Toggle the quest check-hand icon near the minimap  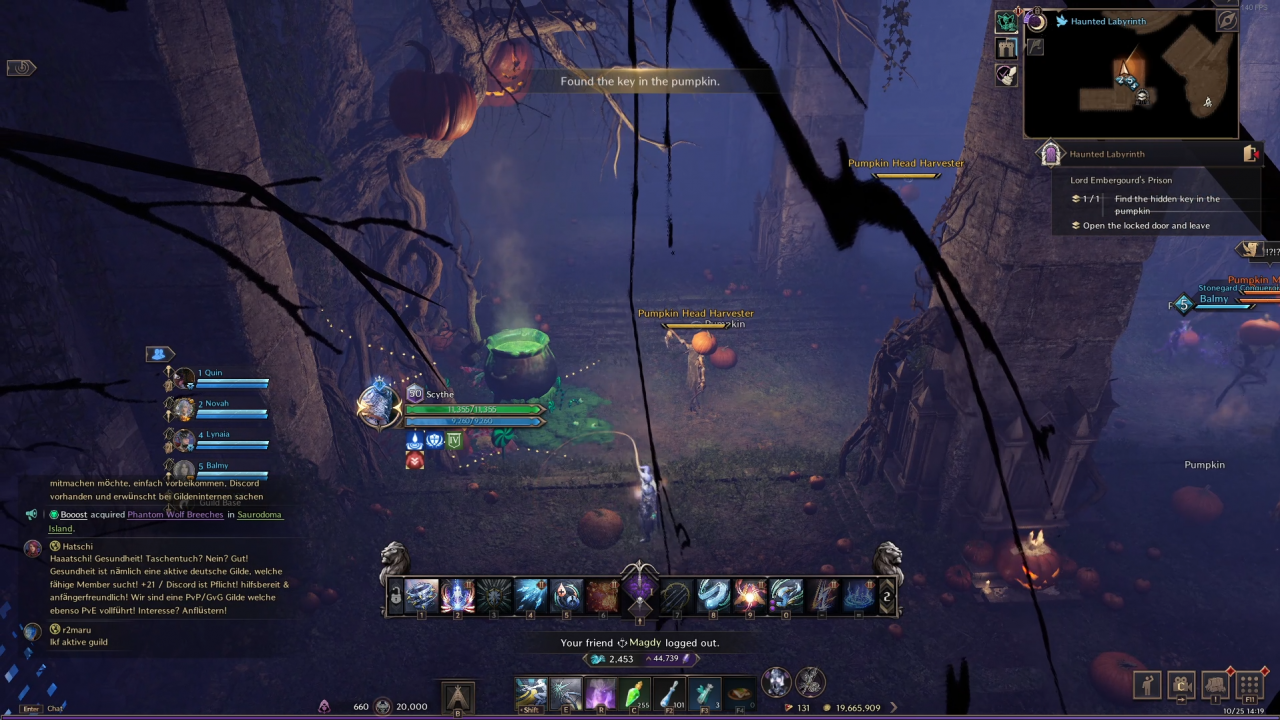click(x=1006, y=76)
